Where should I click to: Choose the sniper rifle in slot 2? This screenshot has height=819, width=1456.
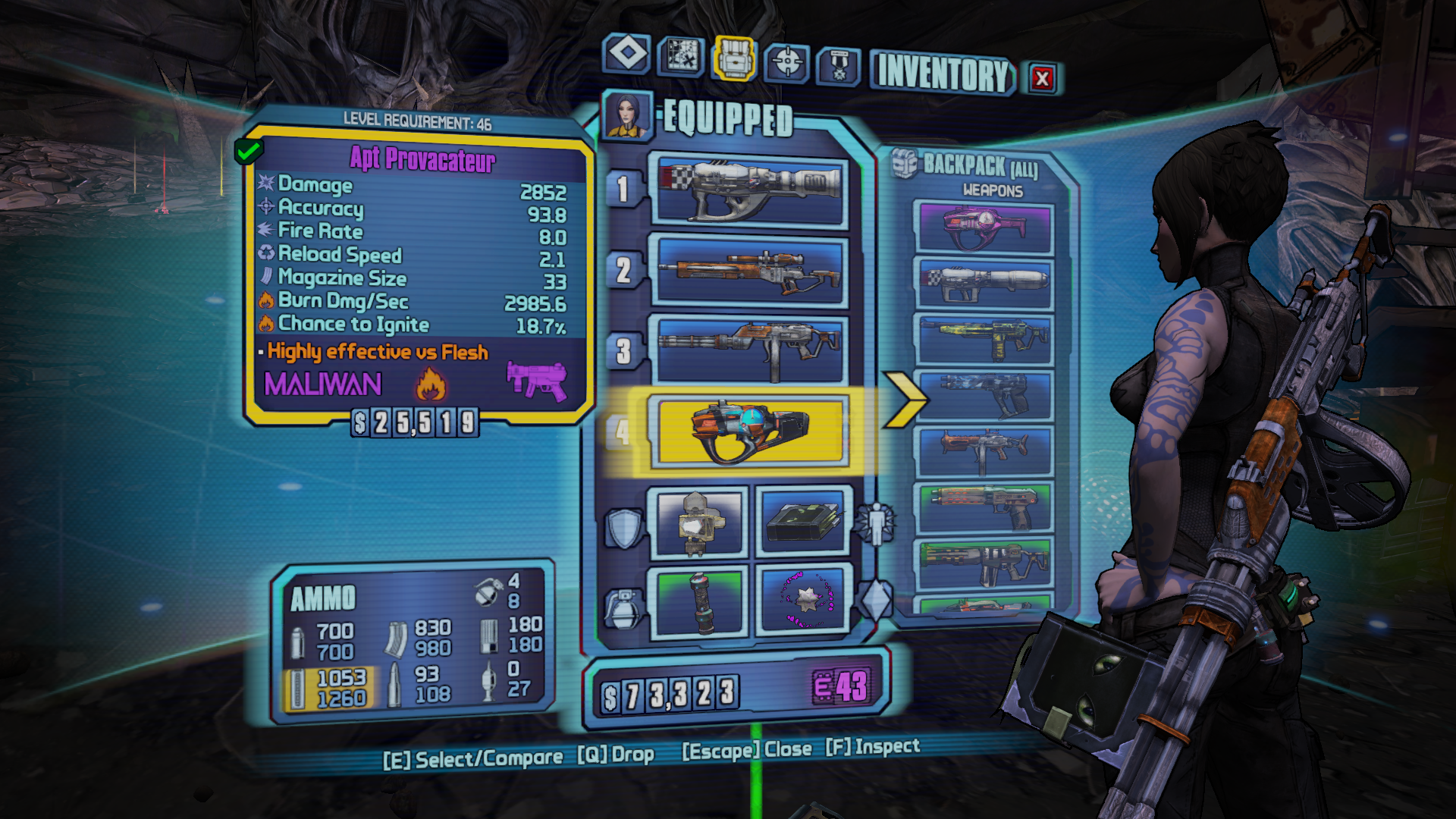750,272
